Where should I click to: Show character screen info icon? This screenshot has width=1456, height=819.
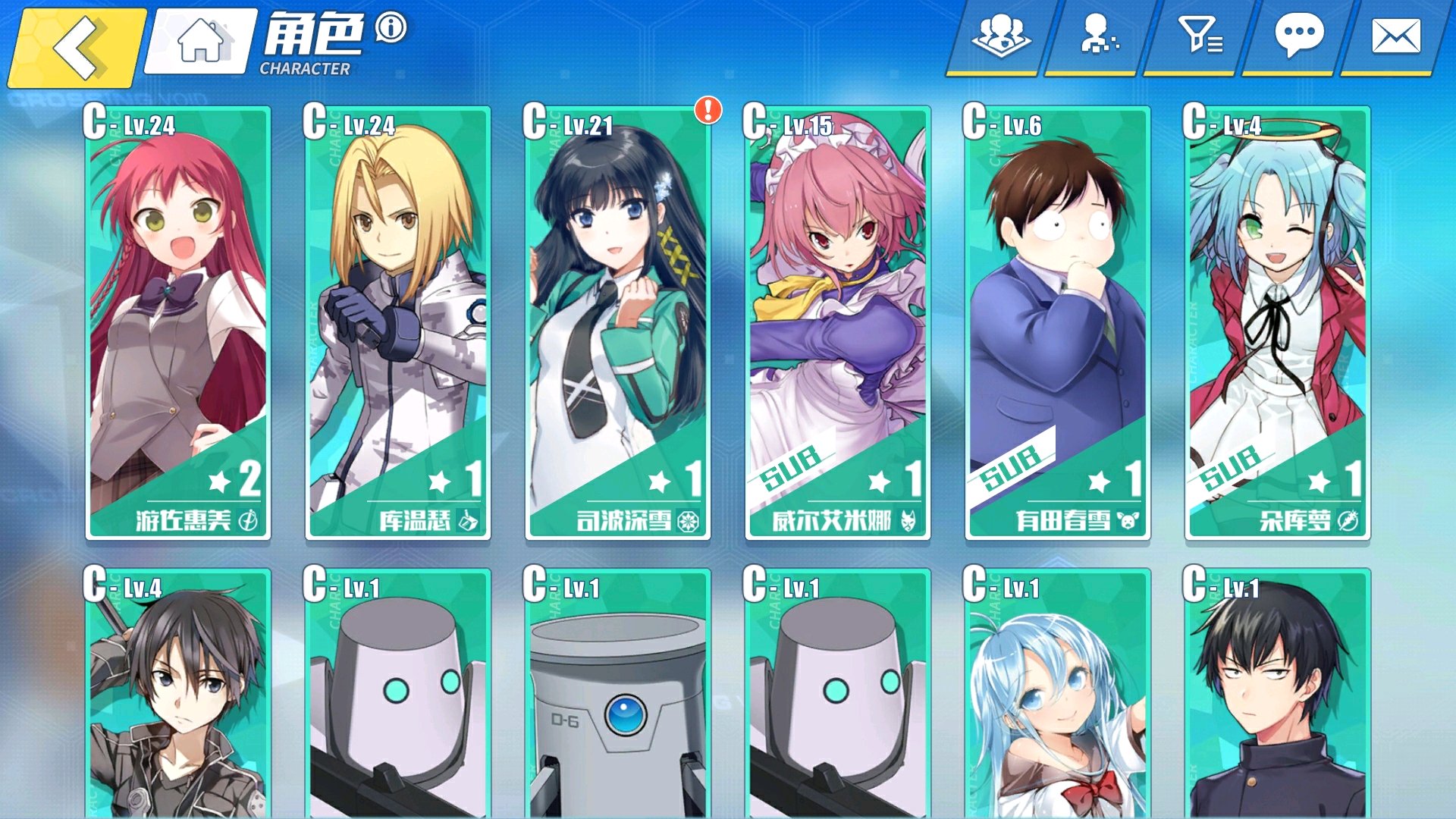click(x=391, y=28)
